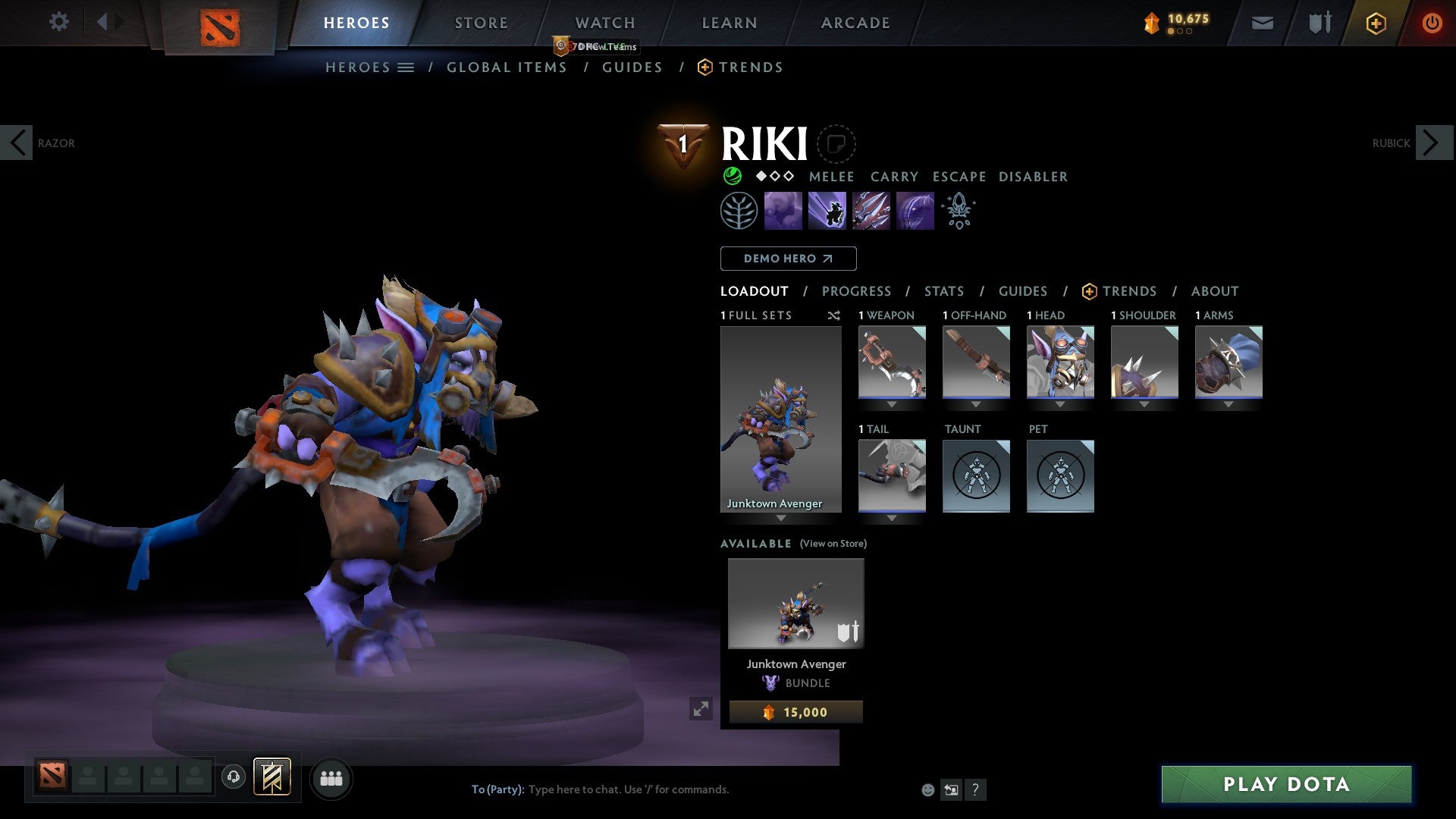Select the Junktown Avenger bundle thumbnail
The height and width of the screenshot is (819, 1456).
tap(795, 603)
